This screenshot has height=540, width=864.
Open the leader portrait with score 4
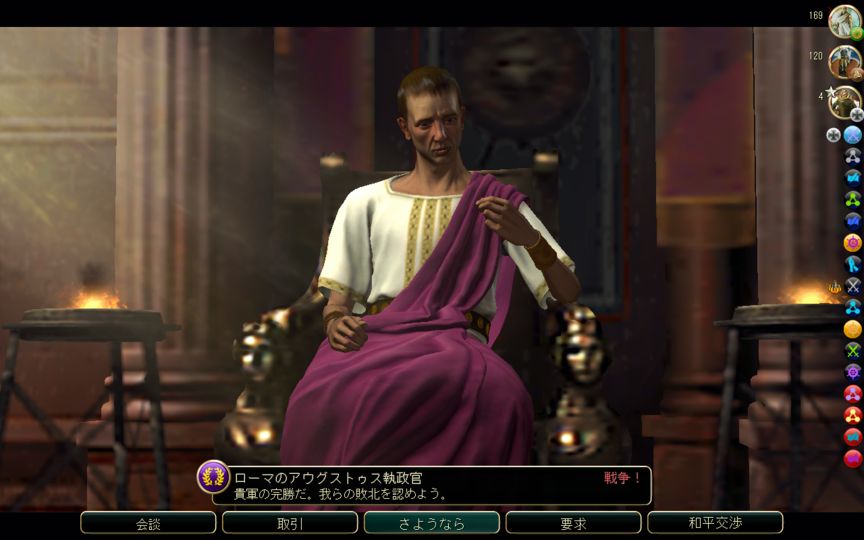(844, 100)
